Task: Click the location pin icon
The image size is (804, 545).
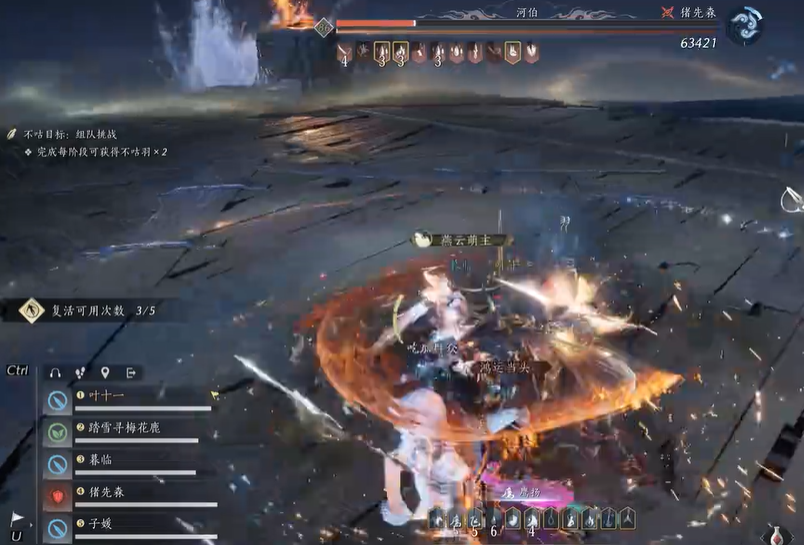Action: click(105, 373)
